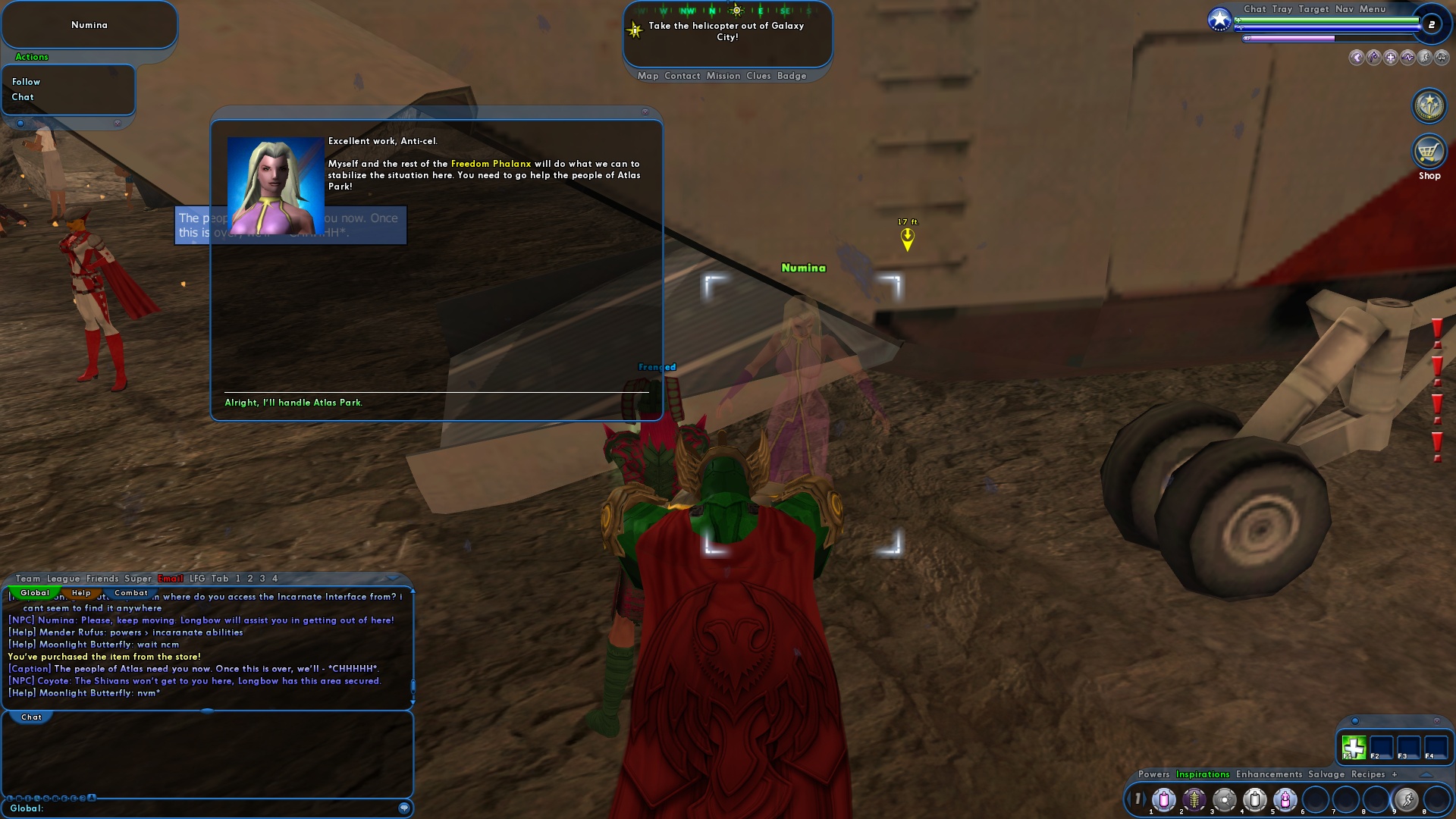The height and width of the screenshot is (819, 1456).
Task: Click the running-figure buff icon beside the gear icons
Action: click(1424, 57)
